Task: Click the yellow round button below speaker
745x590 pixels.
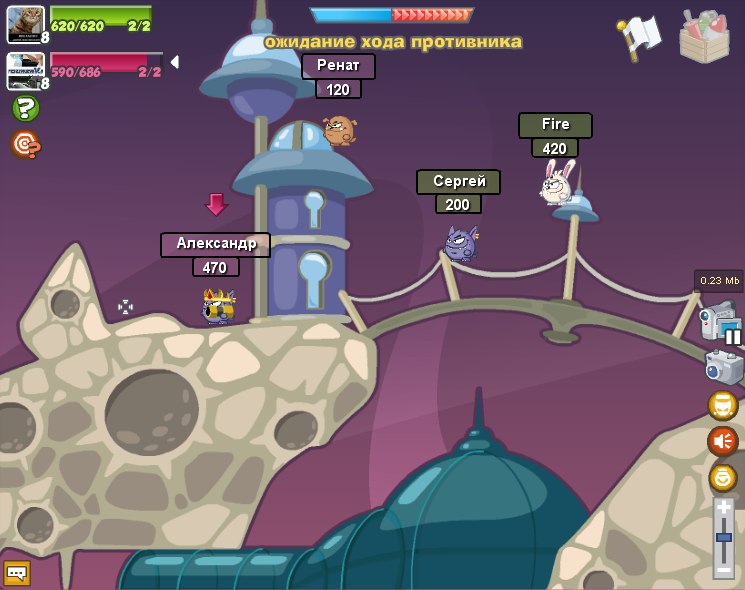Action: click(722, 477)
